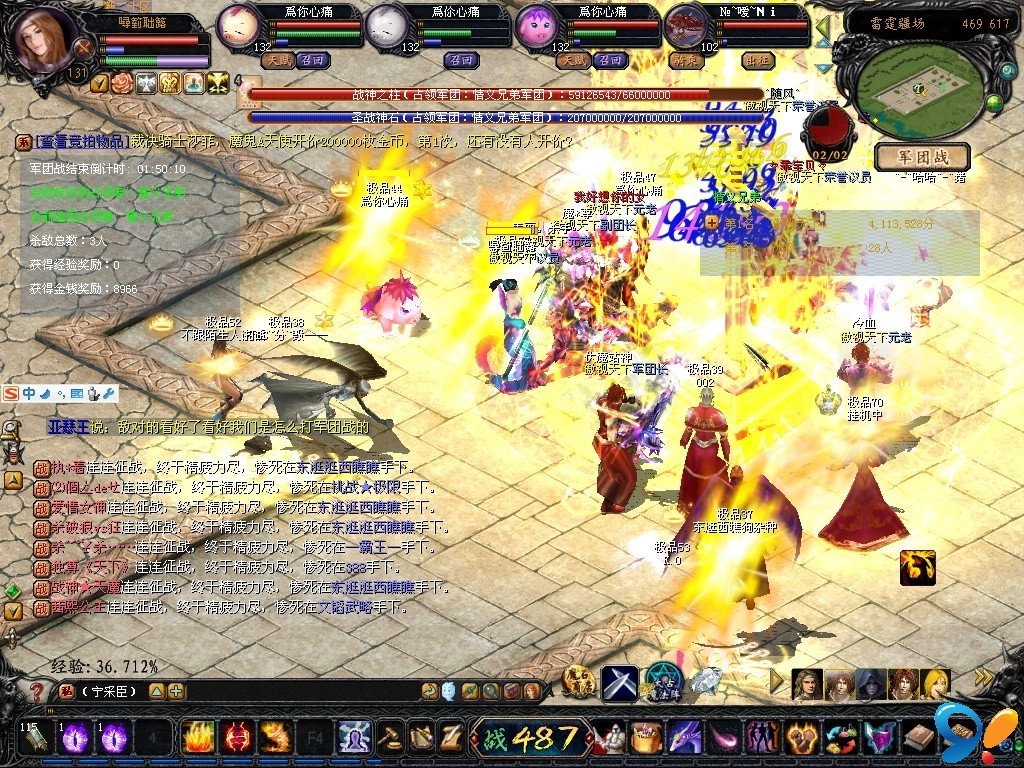Click the red rose buff icon

pyautogui.click(x=122, y=83)
